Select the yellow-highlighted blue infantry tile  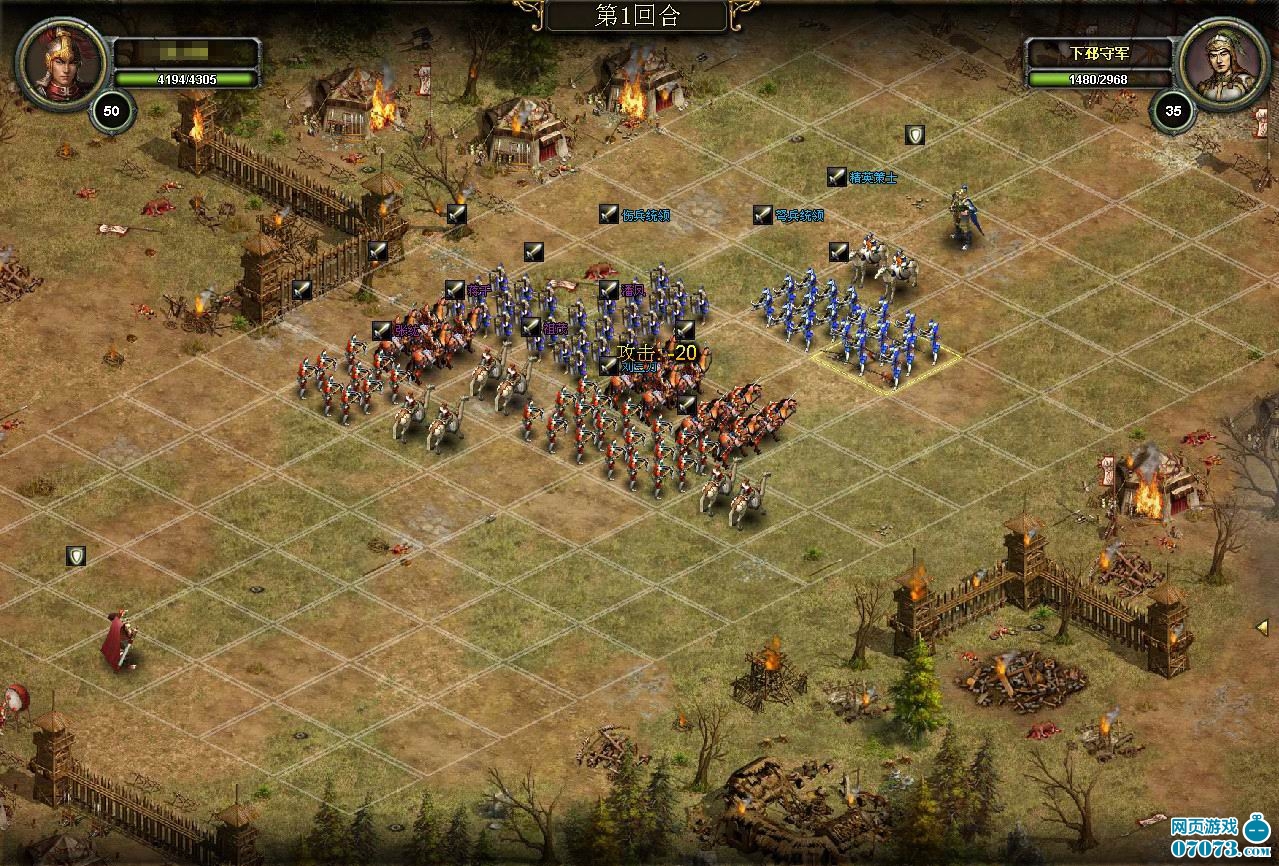tap(886, 366)
